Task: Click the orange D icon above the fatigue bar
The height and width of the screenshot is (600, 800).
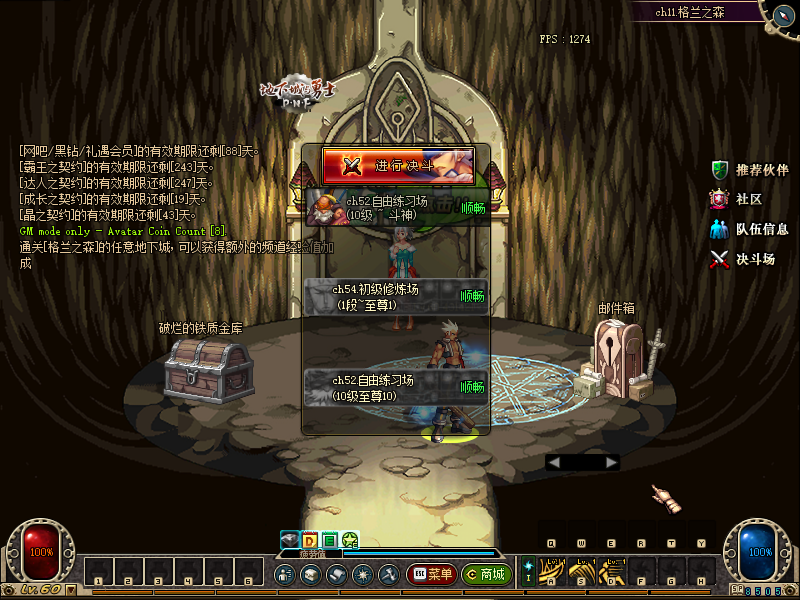Action: [x=310, y=541]
